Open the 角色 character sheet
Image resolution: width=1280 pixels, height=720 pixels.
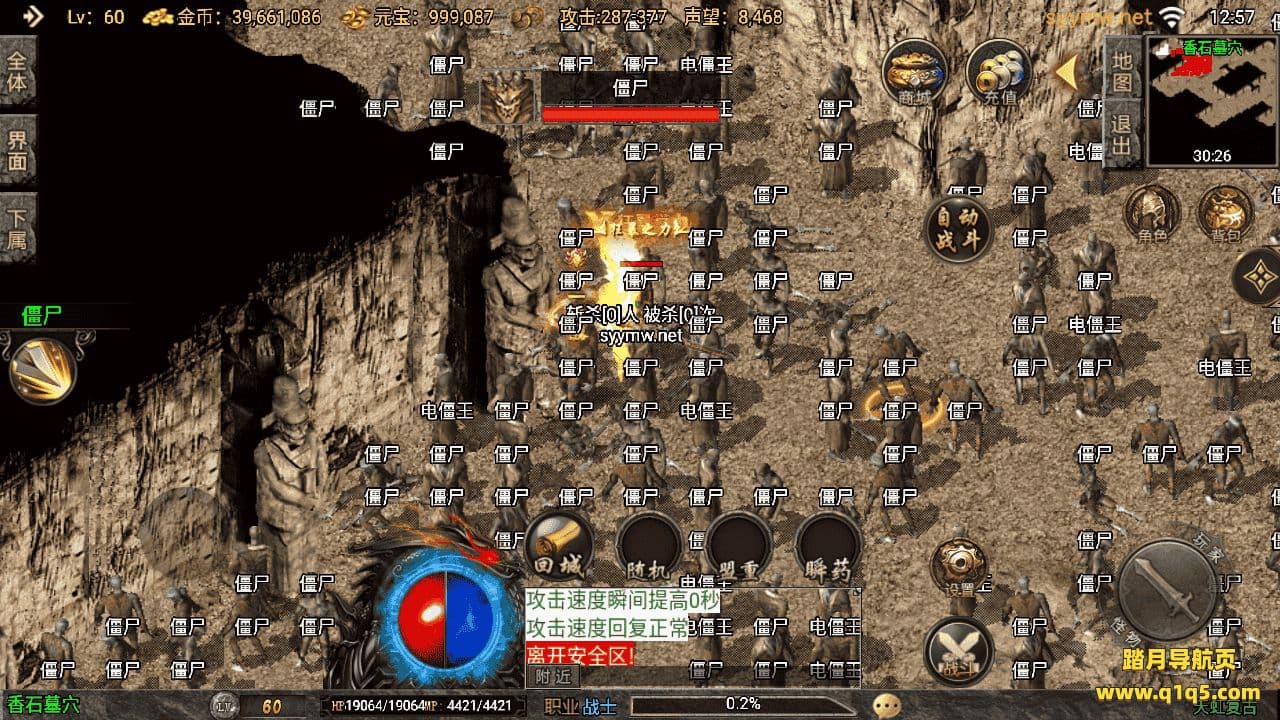point(1152,214)
